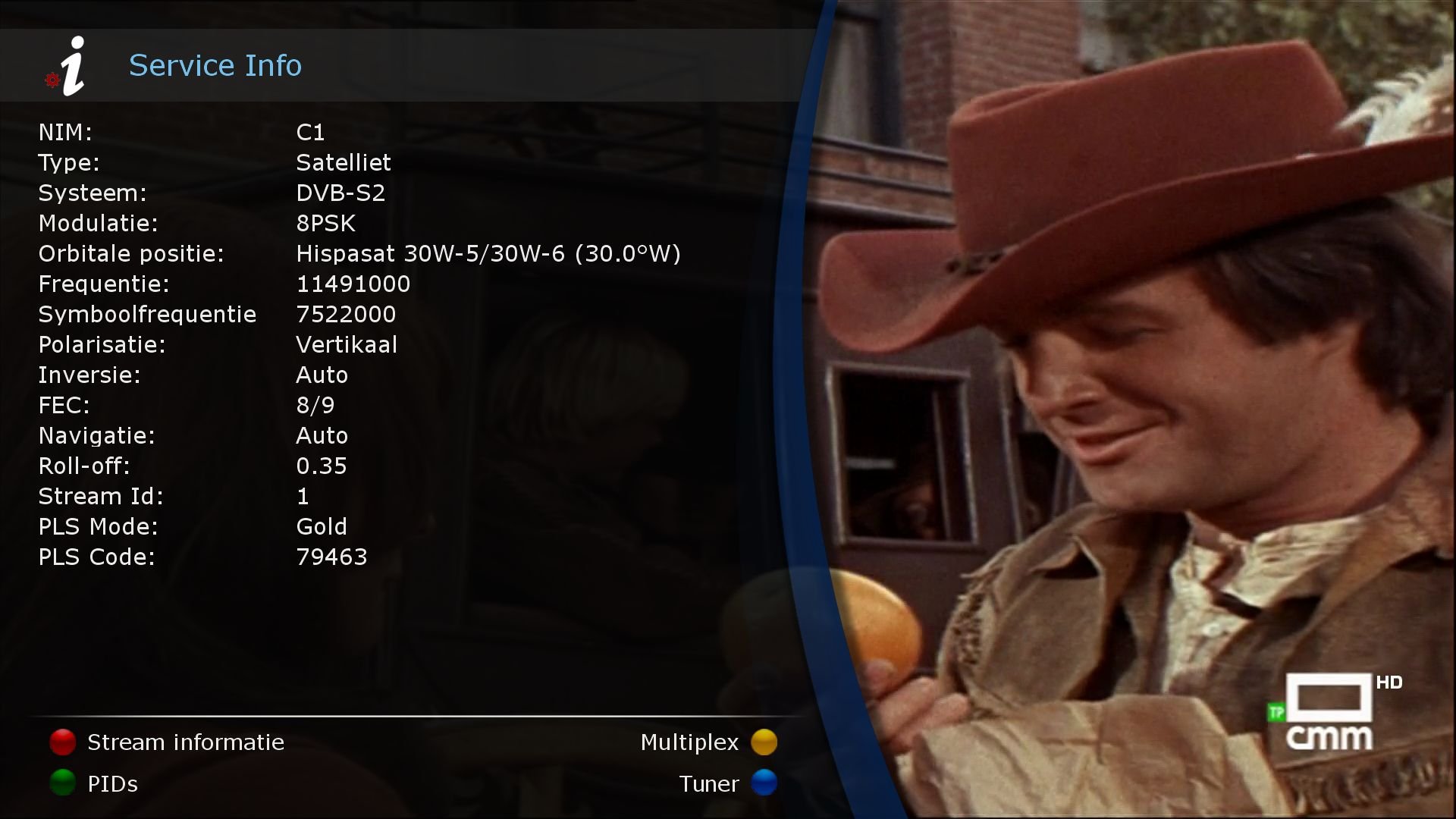Open the Polarisatie dropdown showing Vertikaal
The width and height of the screenshot is (1456, 819).
(x=347, y=344)
